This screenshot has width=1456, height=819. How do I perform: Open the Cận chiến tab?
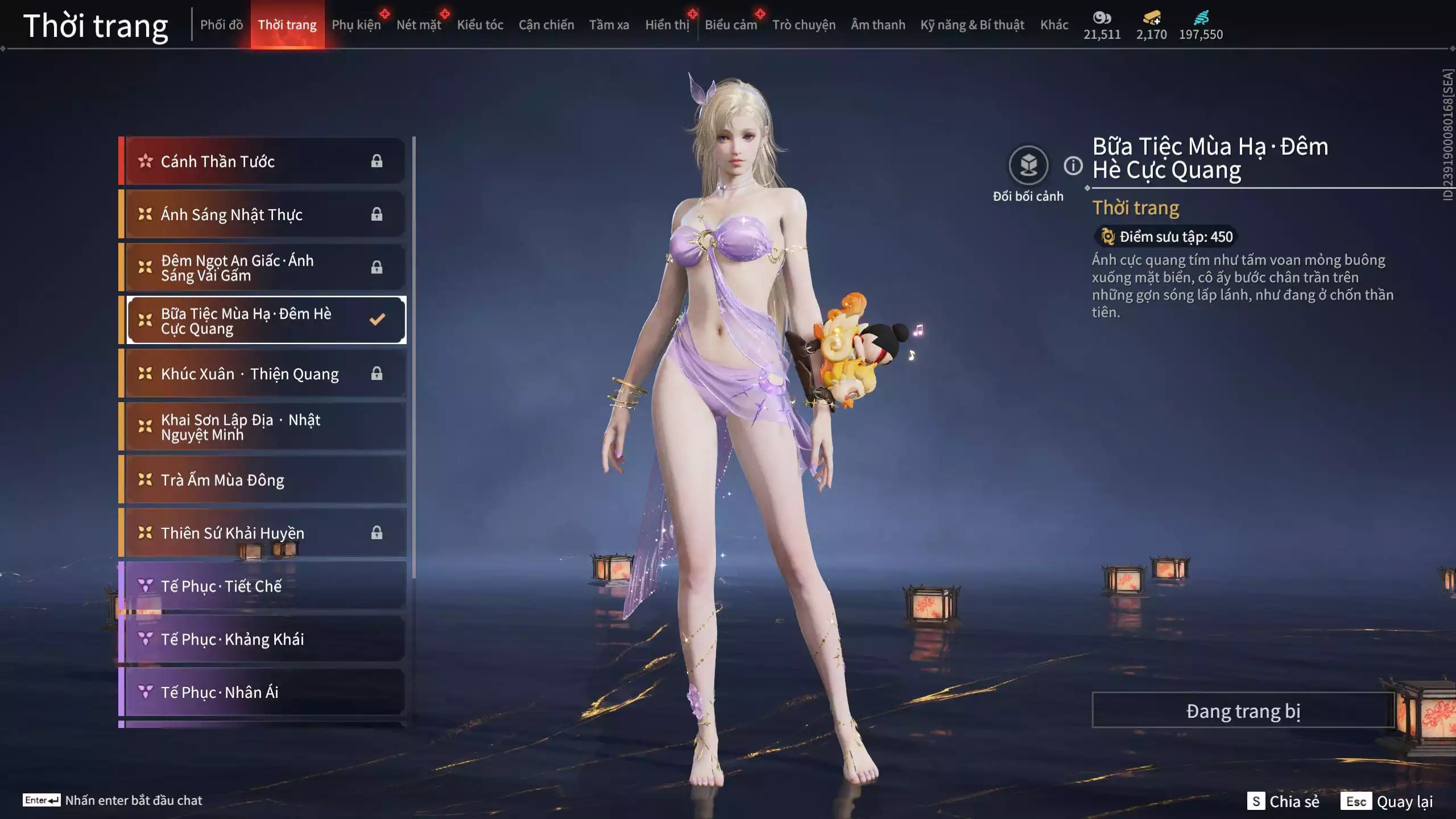tap(546, 25)
